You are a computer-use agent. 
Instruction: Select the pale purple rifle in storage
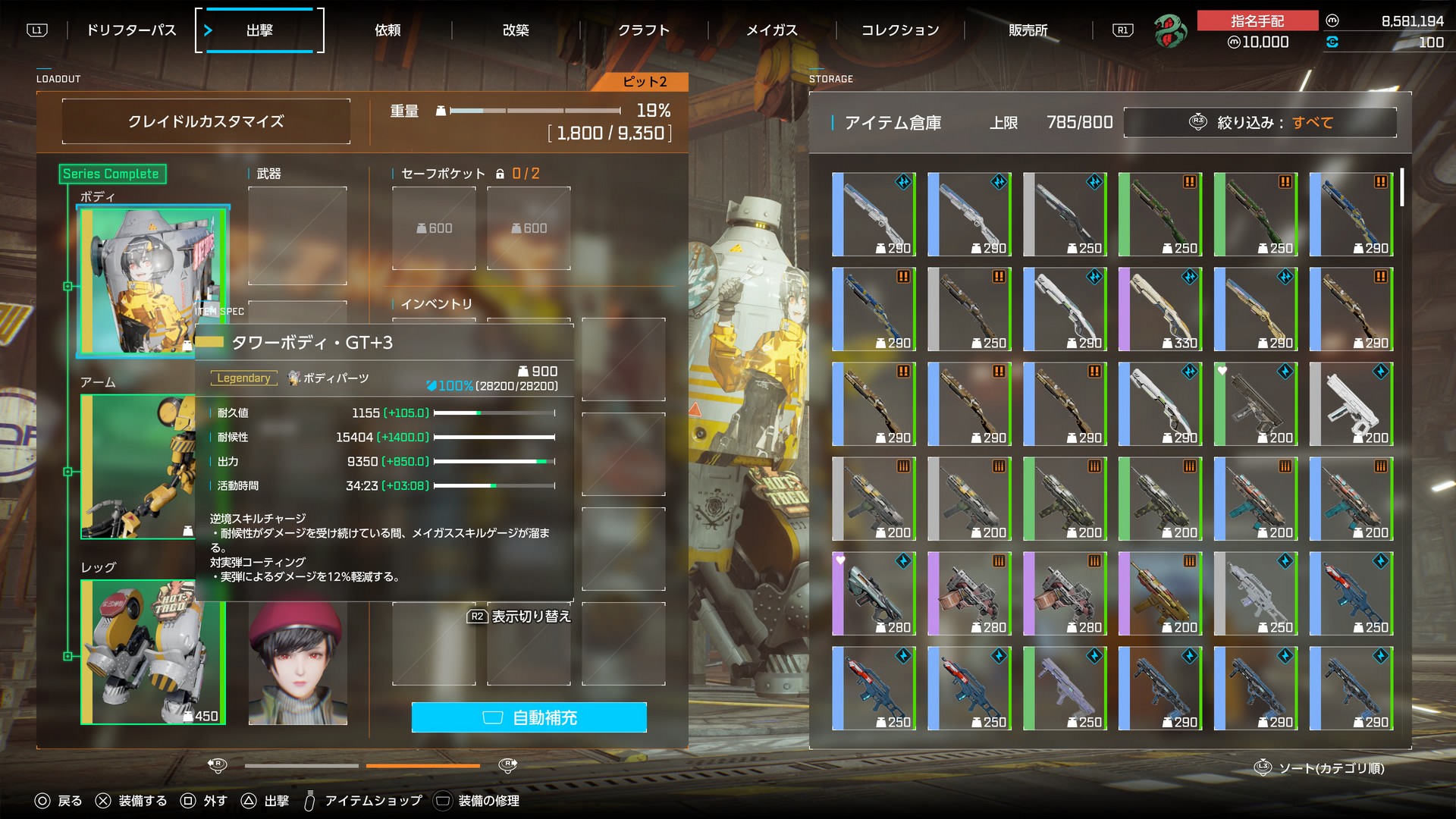point(1064,688)
